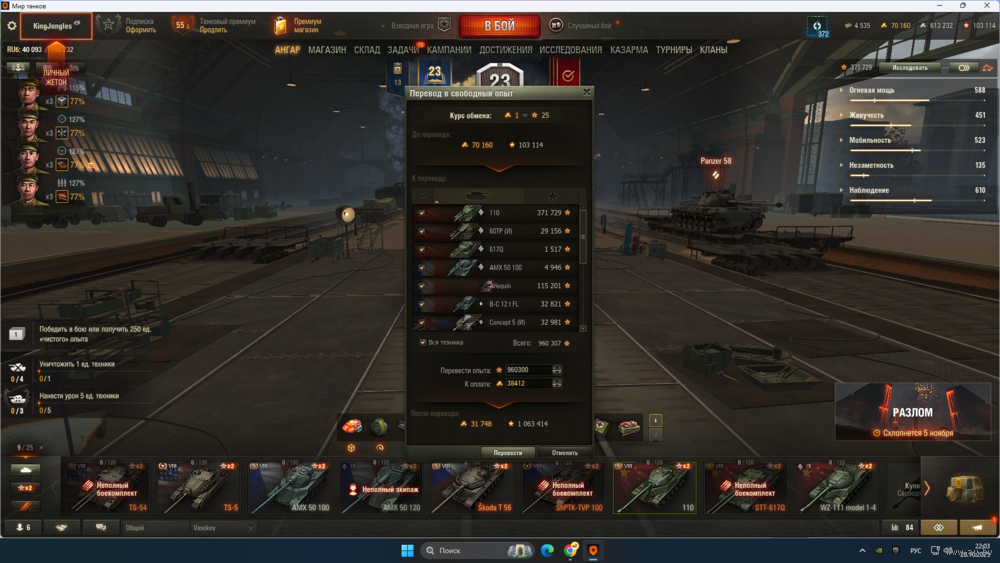Uncheck the AMX 50 100 row checkbox
This screenshot has height=563, width=1000.
(x=422, y=267)
